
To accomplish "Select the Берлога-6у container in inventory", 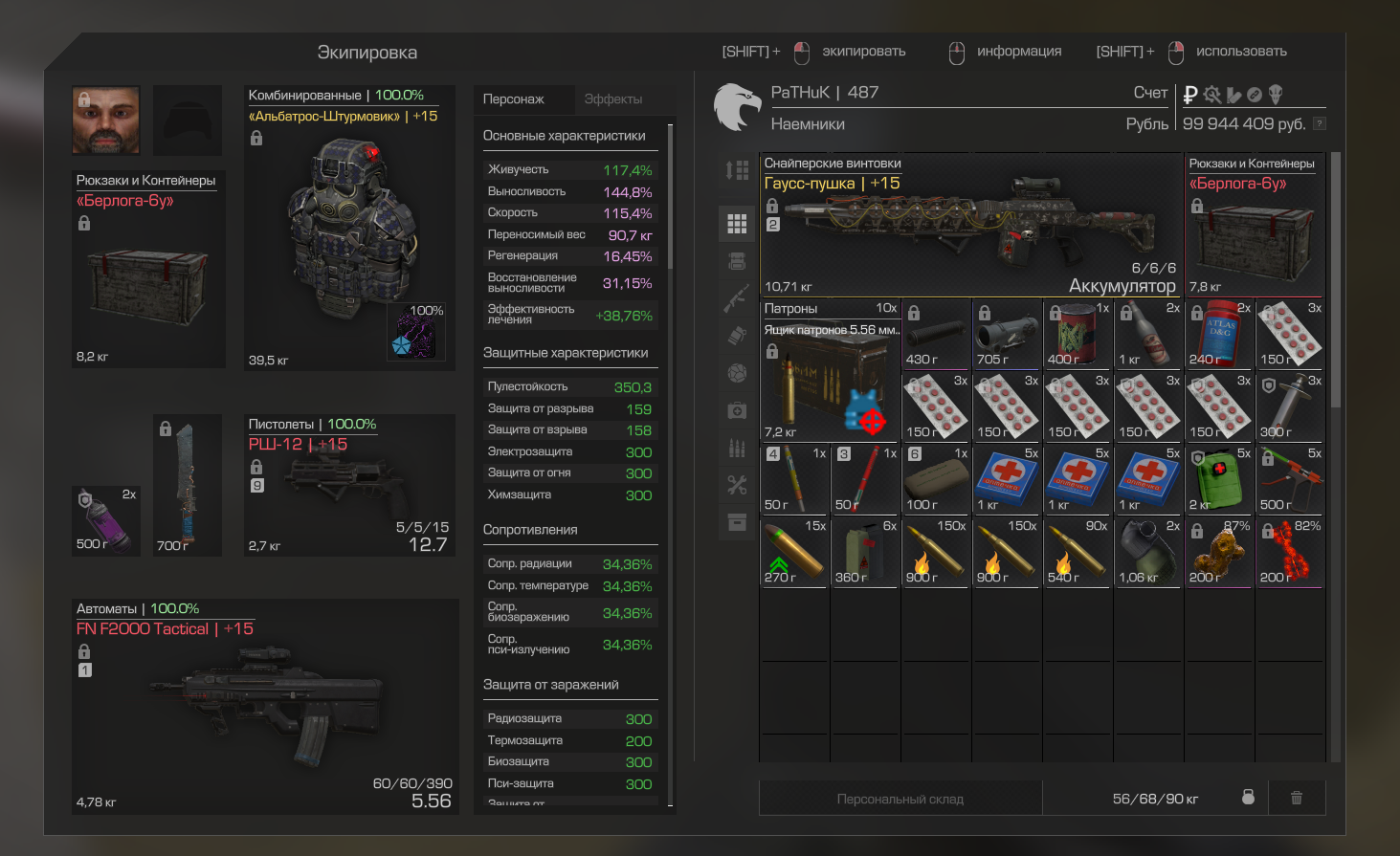I will click(x=1255, y=228).
